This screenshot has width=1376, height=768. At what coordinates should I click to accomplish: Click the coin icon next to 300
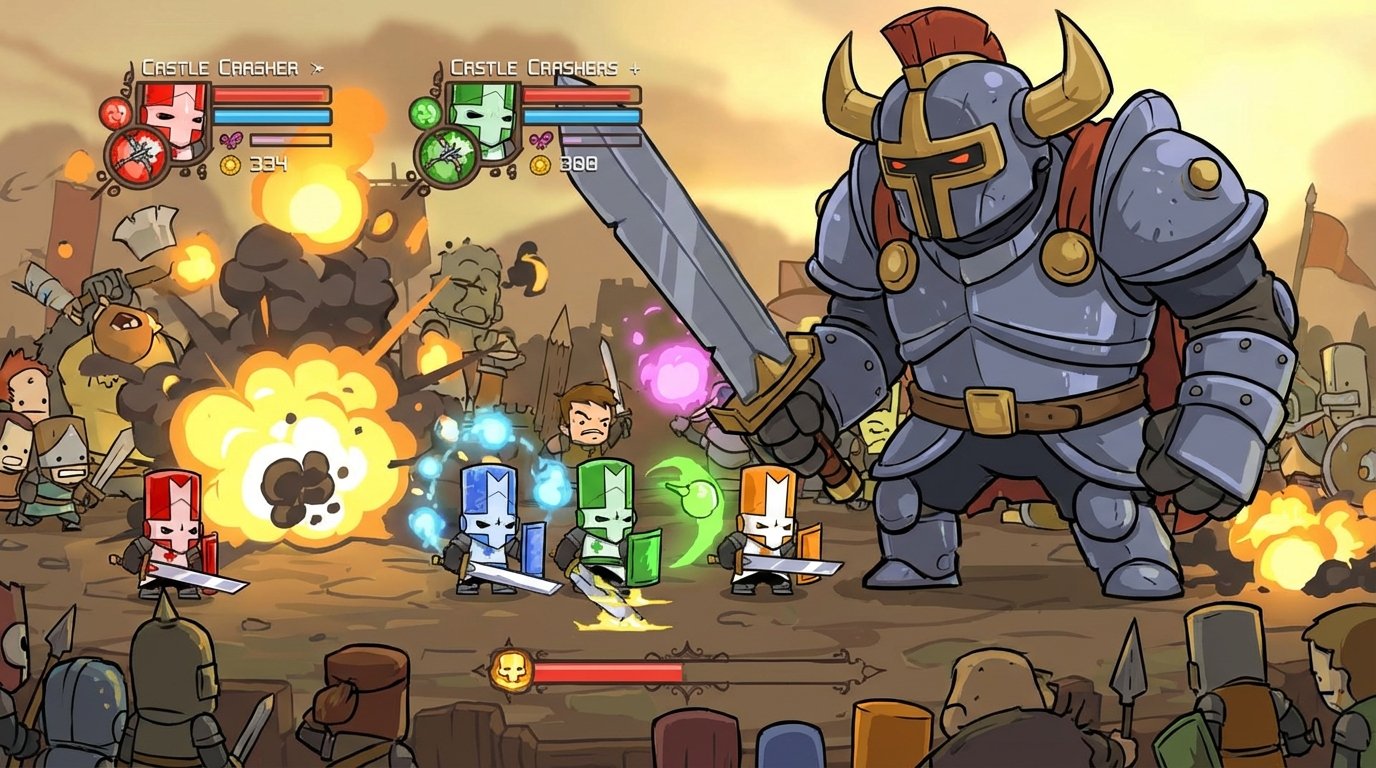coord(538,164)
